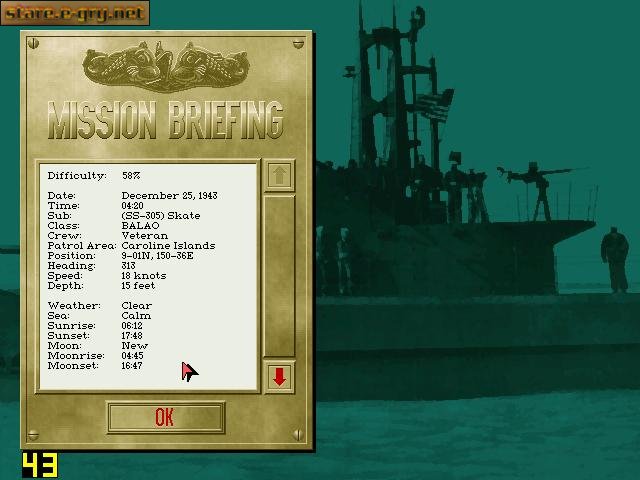
Task: Click the scroll down red arrow
Action: pyautogui.click(x=279, y=376)
